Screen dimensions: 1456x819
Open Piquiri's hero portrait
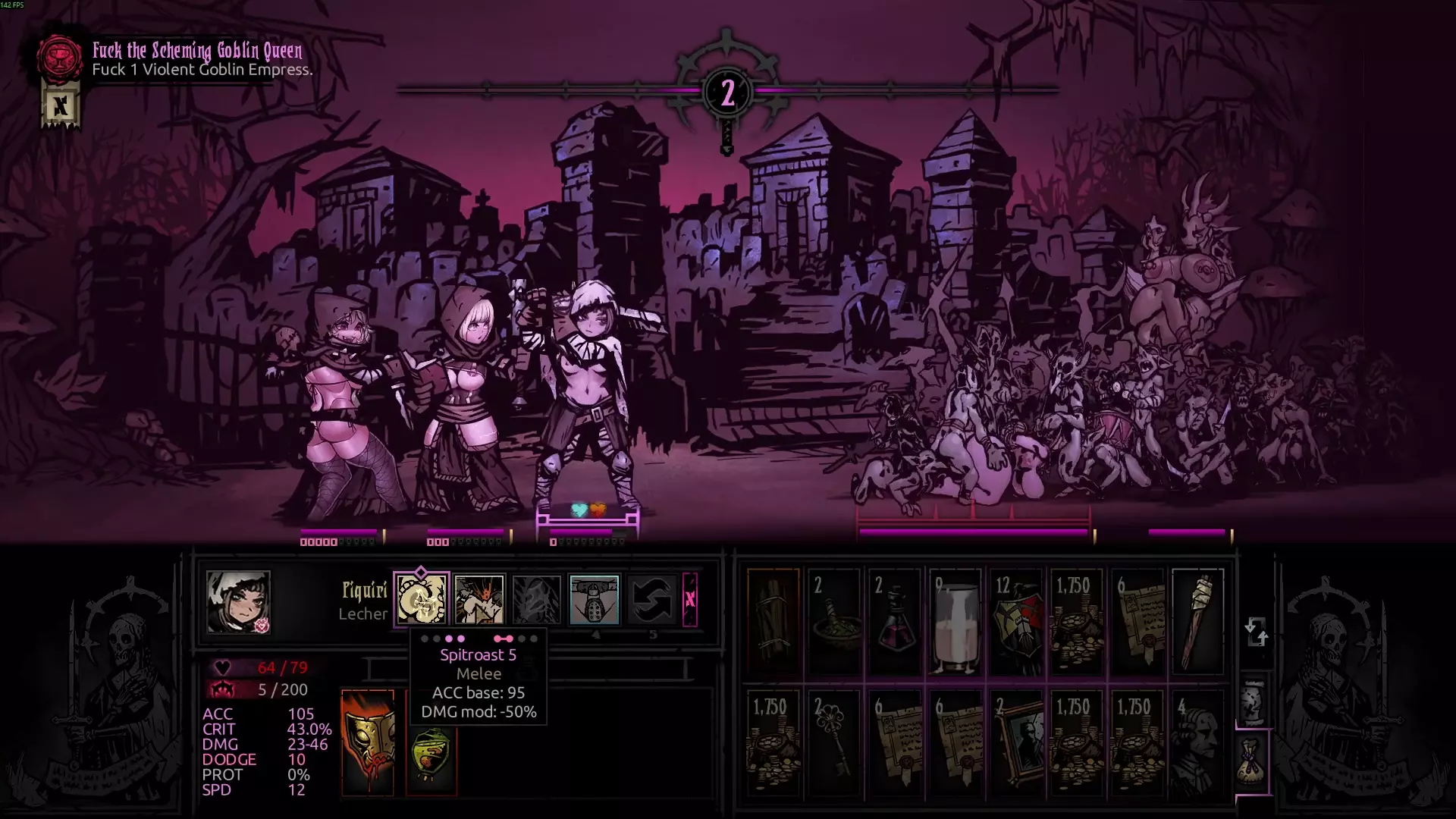pos(238,602)
